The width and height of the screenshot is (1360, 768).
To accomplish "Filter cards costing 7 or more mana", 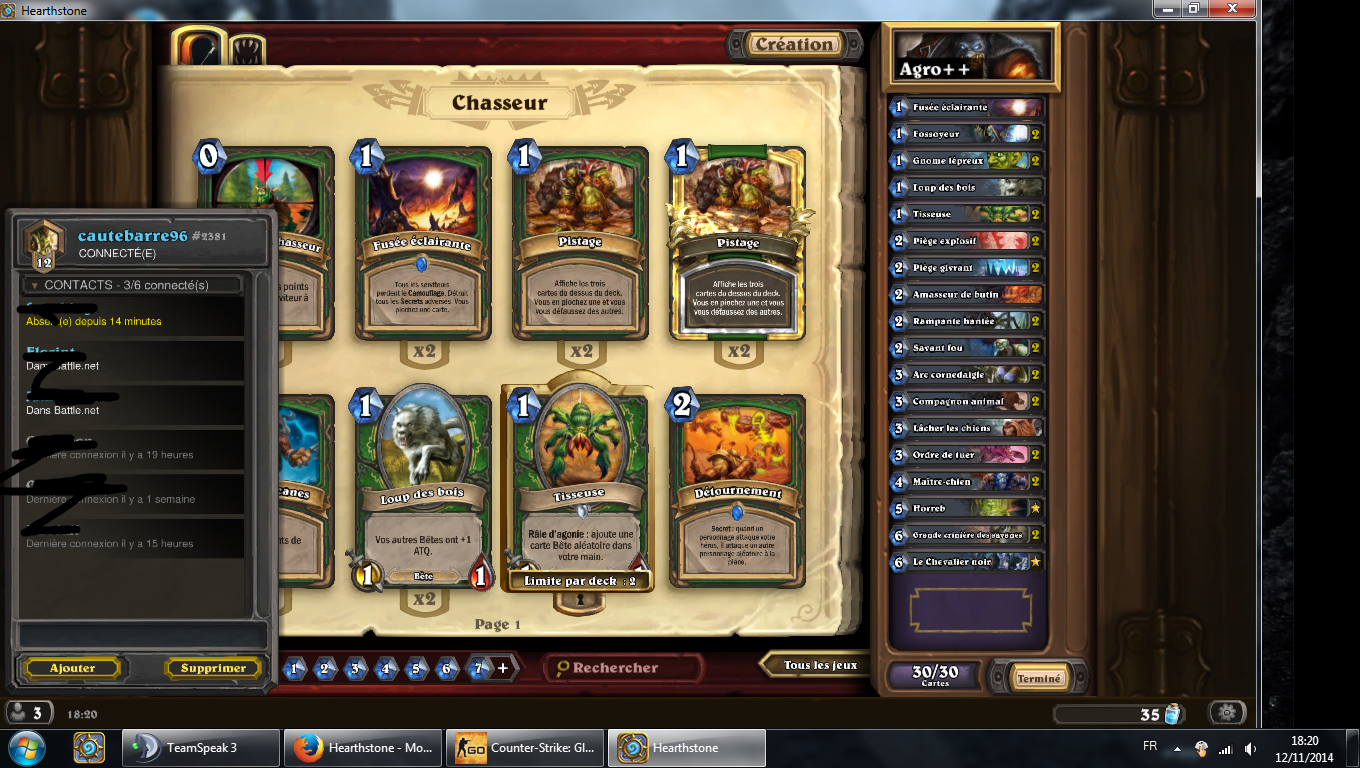I will point(482,668).
